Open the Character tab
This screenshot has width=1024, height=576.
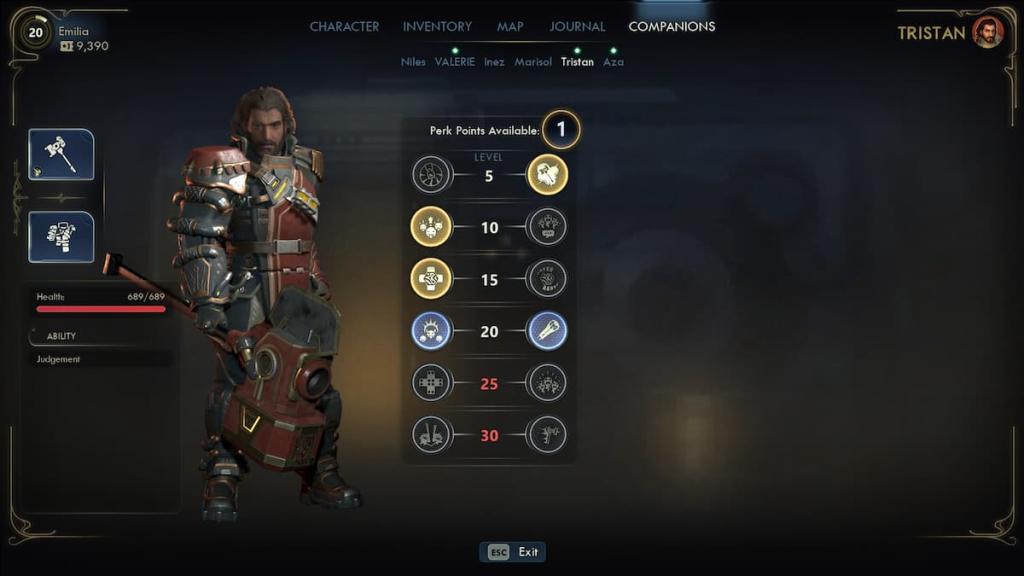point(344,27)
